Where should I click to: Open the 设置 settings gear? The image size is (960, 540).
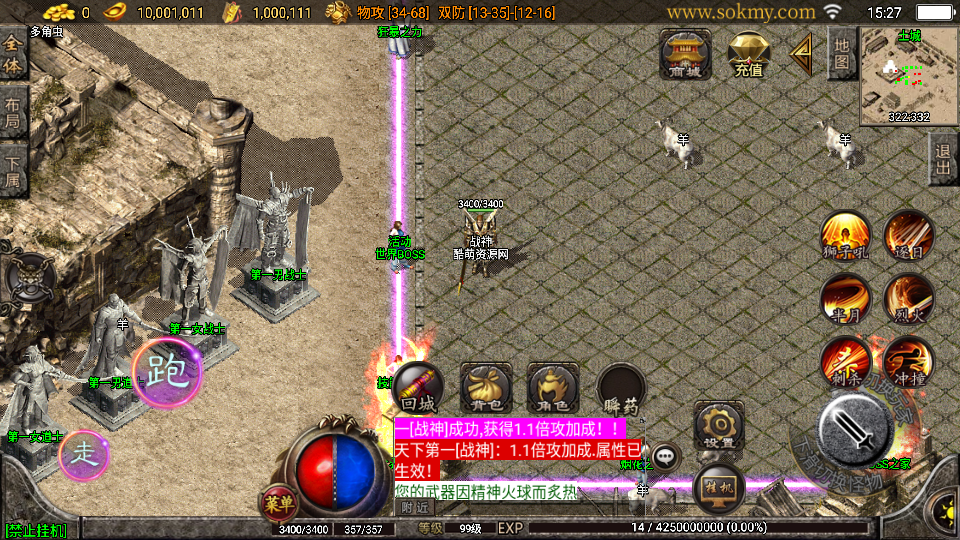coord(718,425)
